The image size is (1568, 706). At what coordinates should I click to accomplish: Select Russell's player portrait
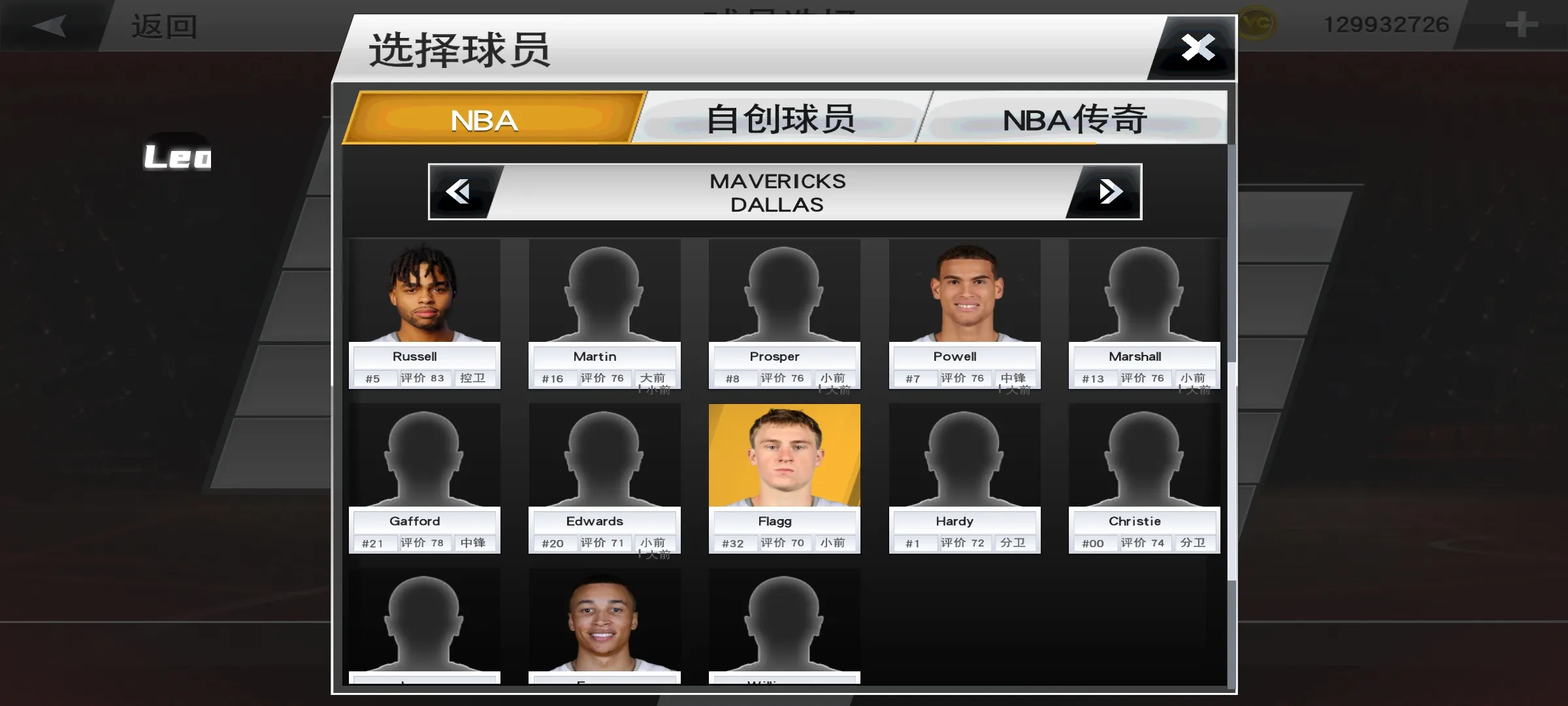coord(425,291)
